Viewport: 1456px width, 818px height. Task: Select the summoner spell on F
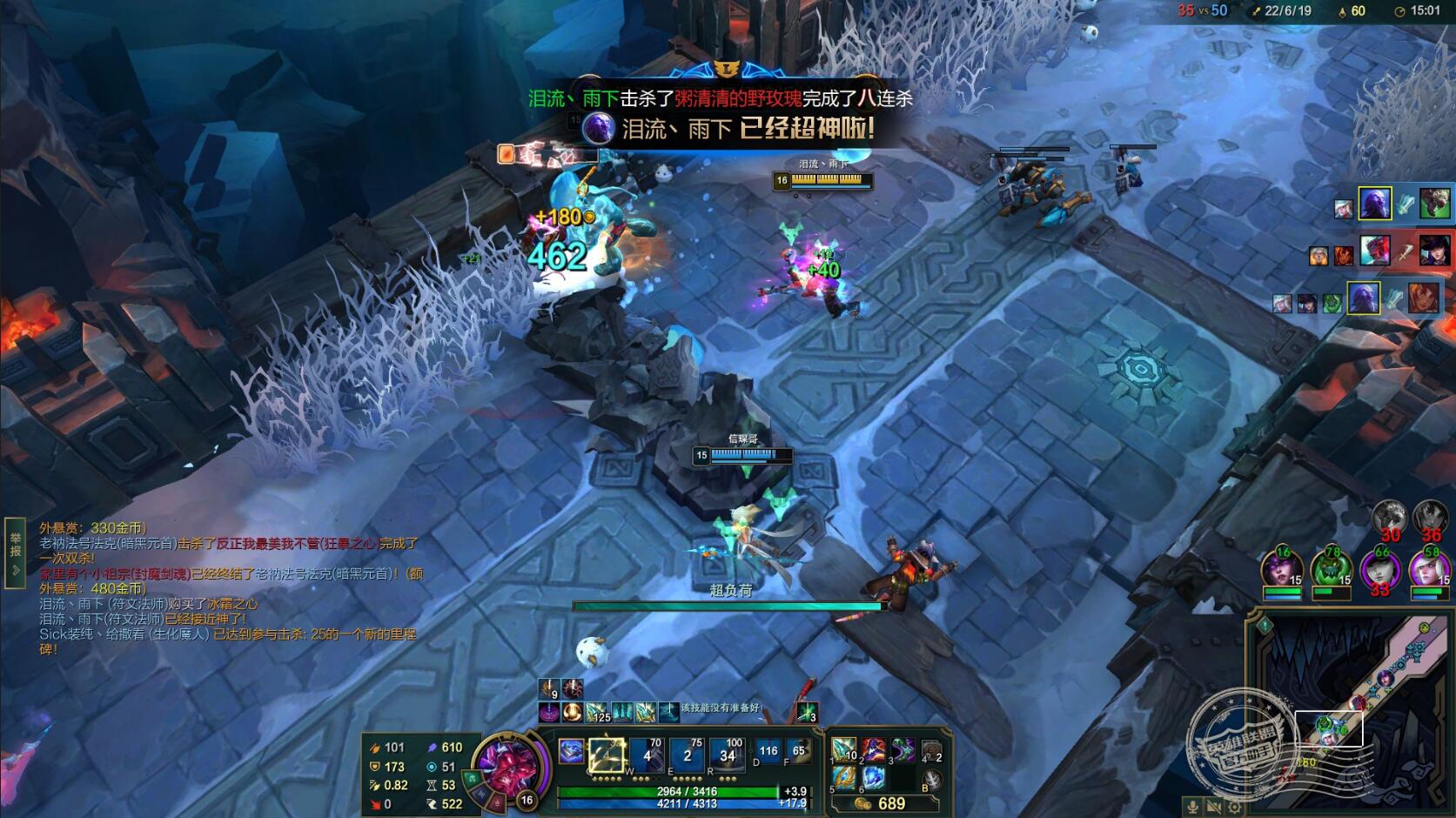798,751
